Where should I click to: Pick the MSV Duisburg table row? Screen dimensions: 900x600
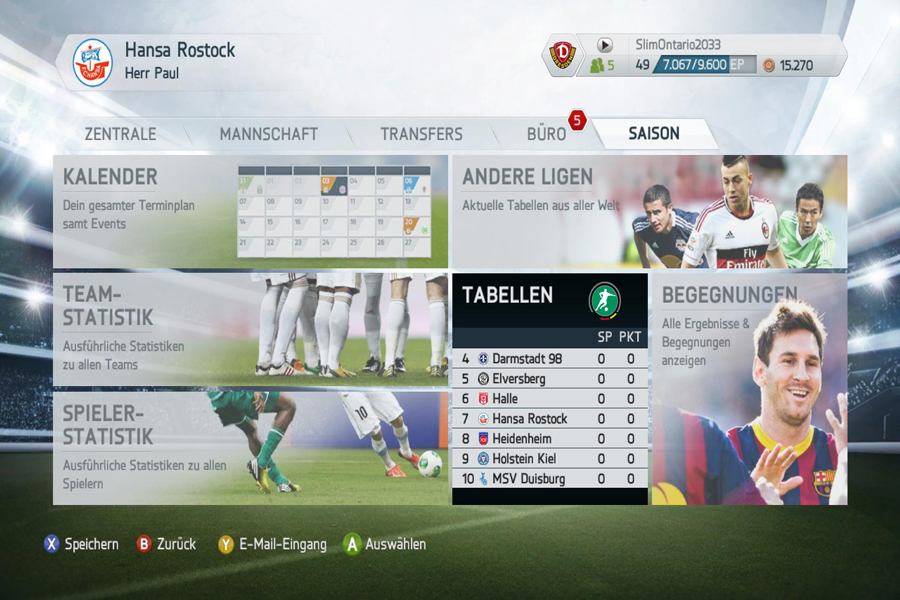point(549,479)
